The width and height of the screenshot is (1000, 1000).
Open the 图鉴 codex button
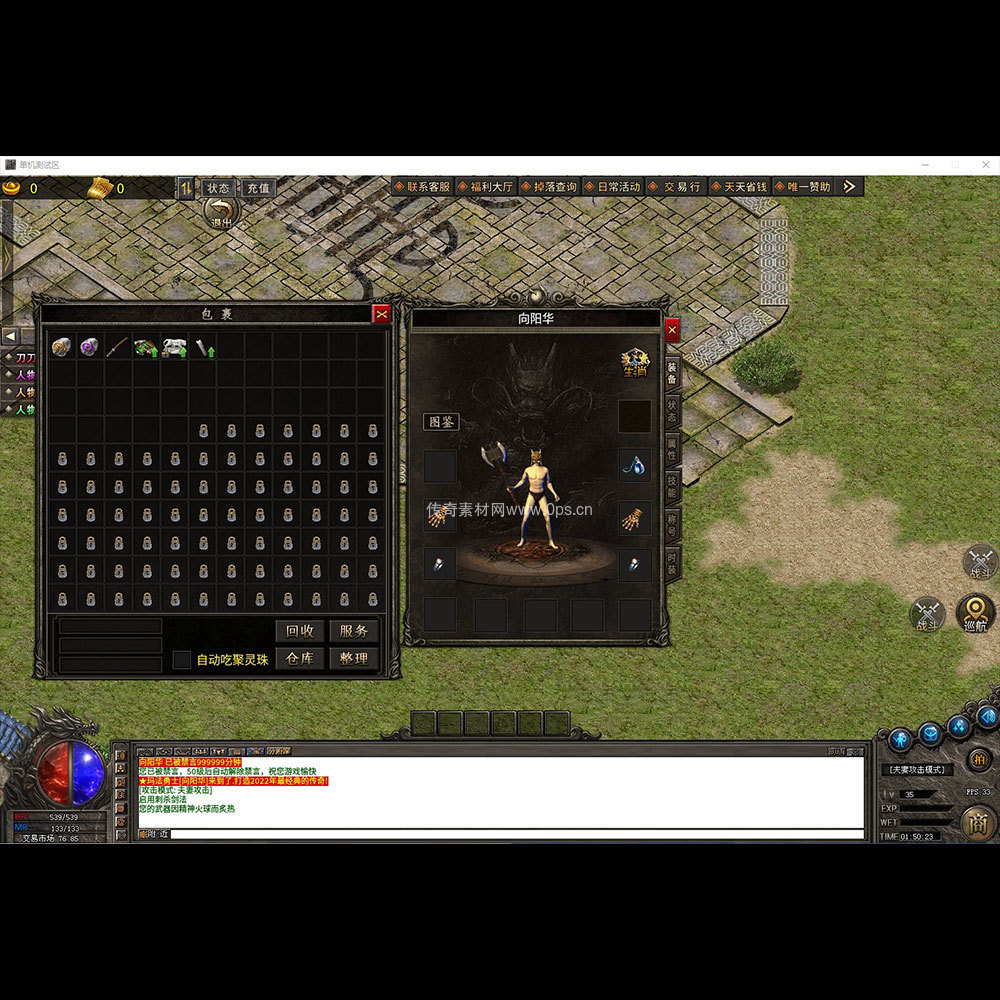441,422
